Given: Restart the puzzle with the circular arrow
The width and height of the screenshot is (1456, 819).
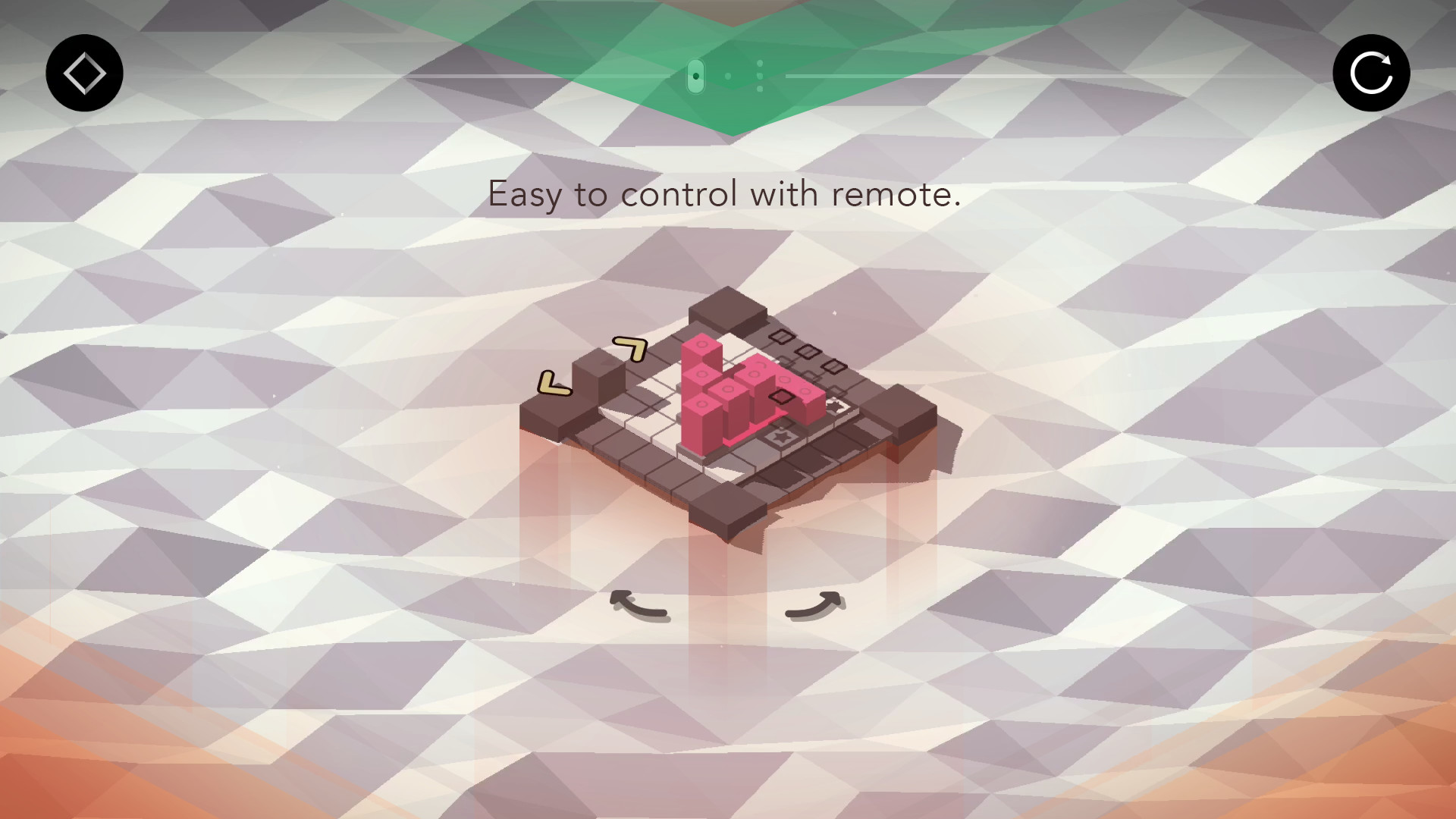Looking at the screenshot, I should [1371, 73].
